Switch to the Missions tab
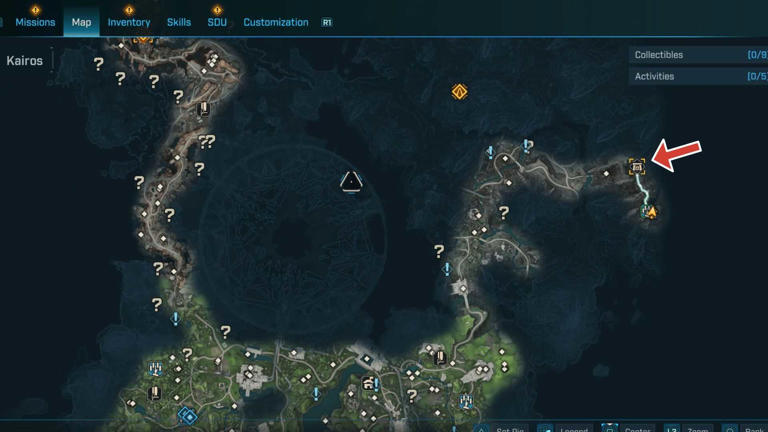The width and height of the screenshot is (768, 432). pos(35,22)
